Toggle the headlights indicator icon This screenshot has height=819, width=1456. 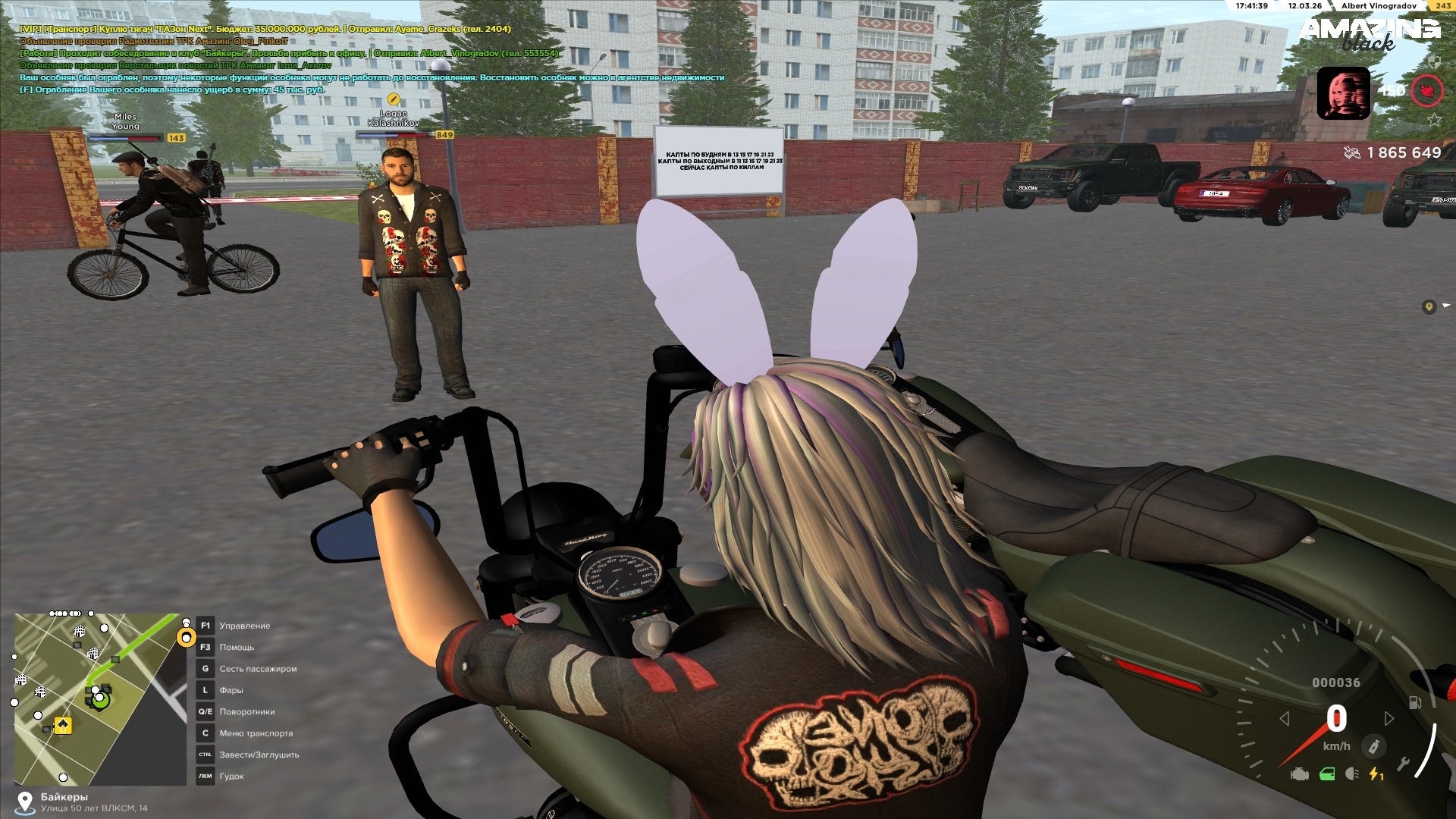click(1351, 774)
